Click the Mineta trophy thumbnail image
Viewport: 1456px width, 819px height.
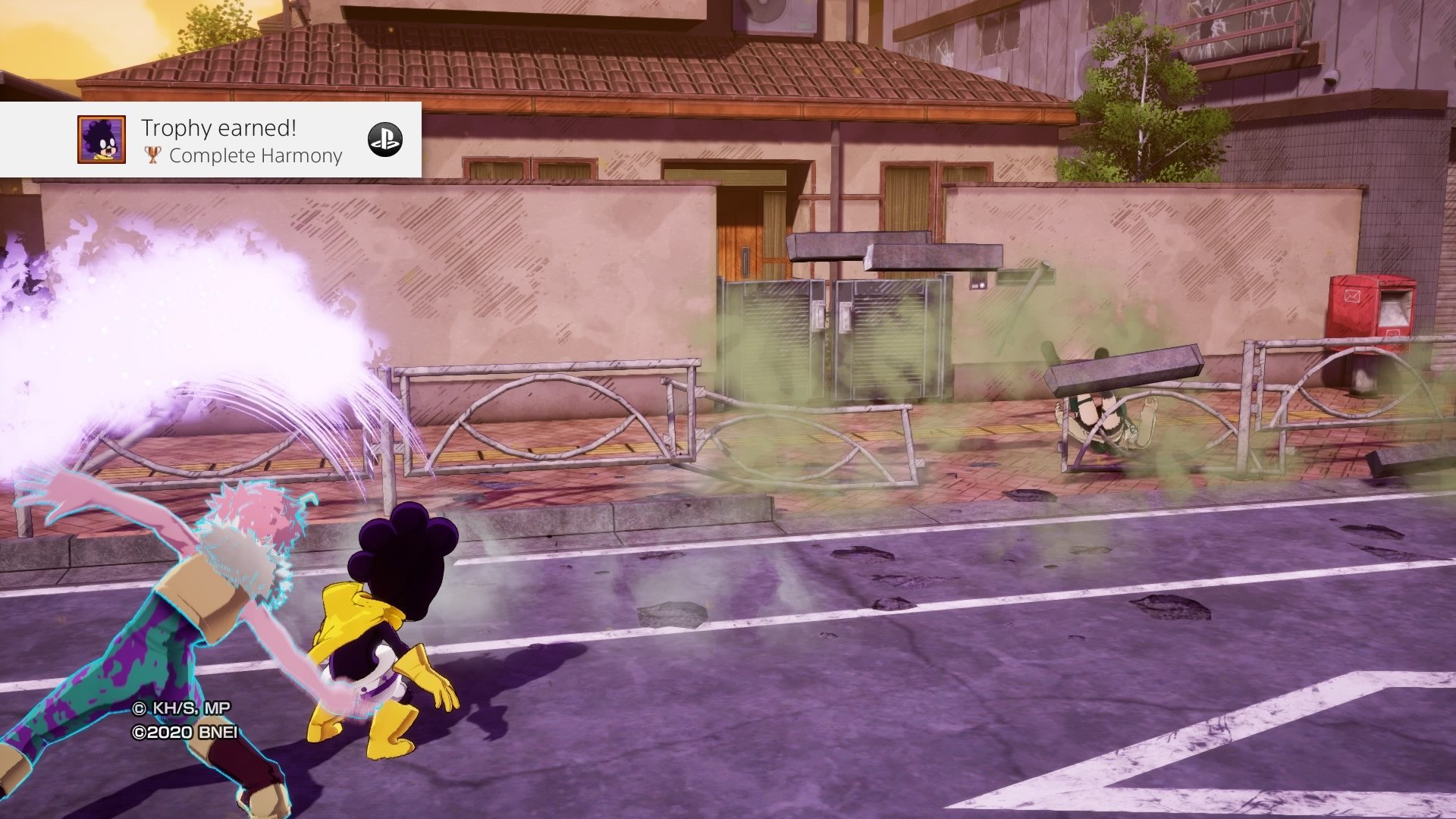click(x=102, y=140)
